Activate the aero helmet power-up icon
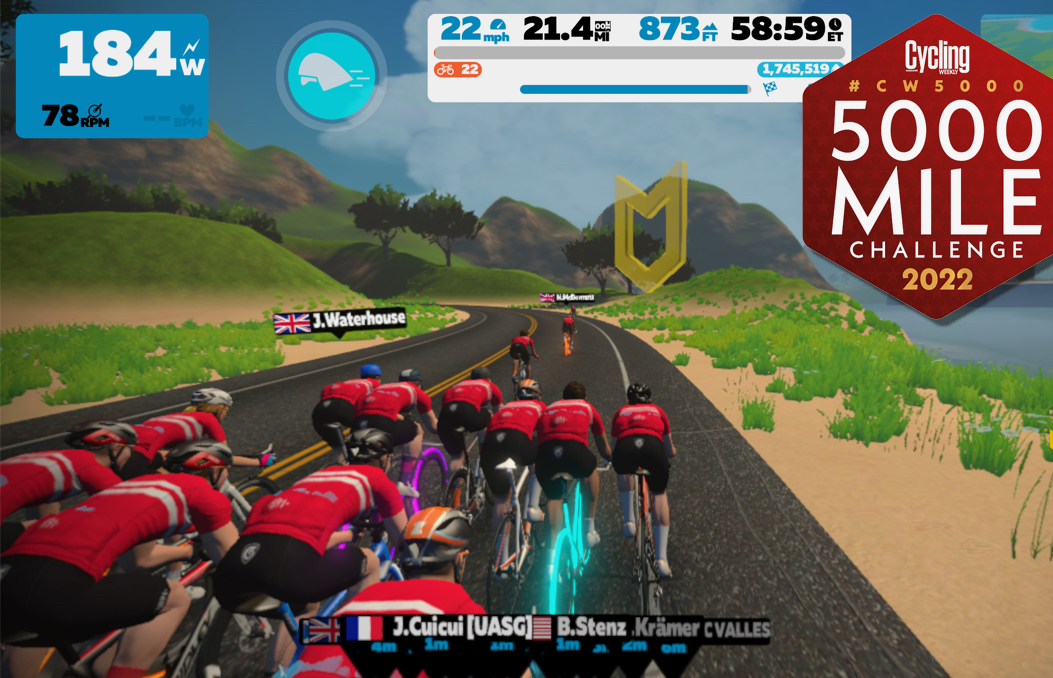The width and height of the screenshot is (1053, 678). [331, 75]
